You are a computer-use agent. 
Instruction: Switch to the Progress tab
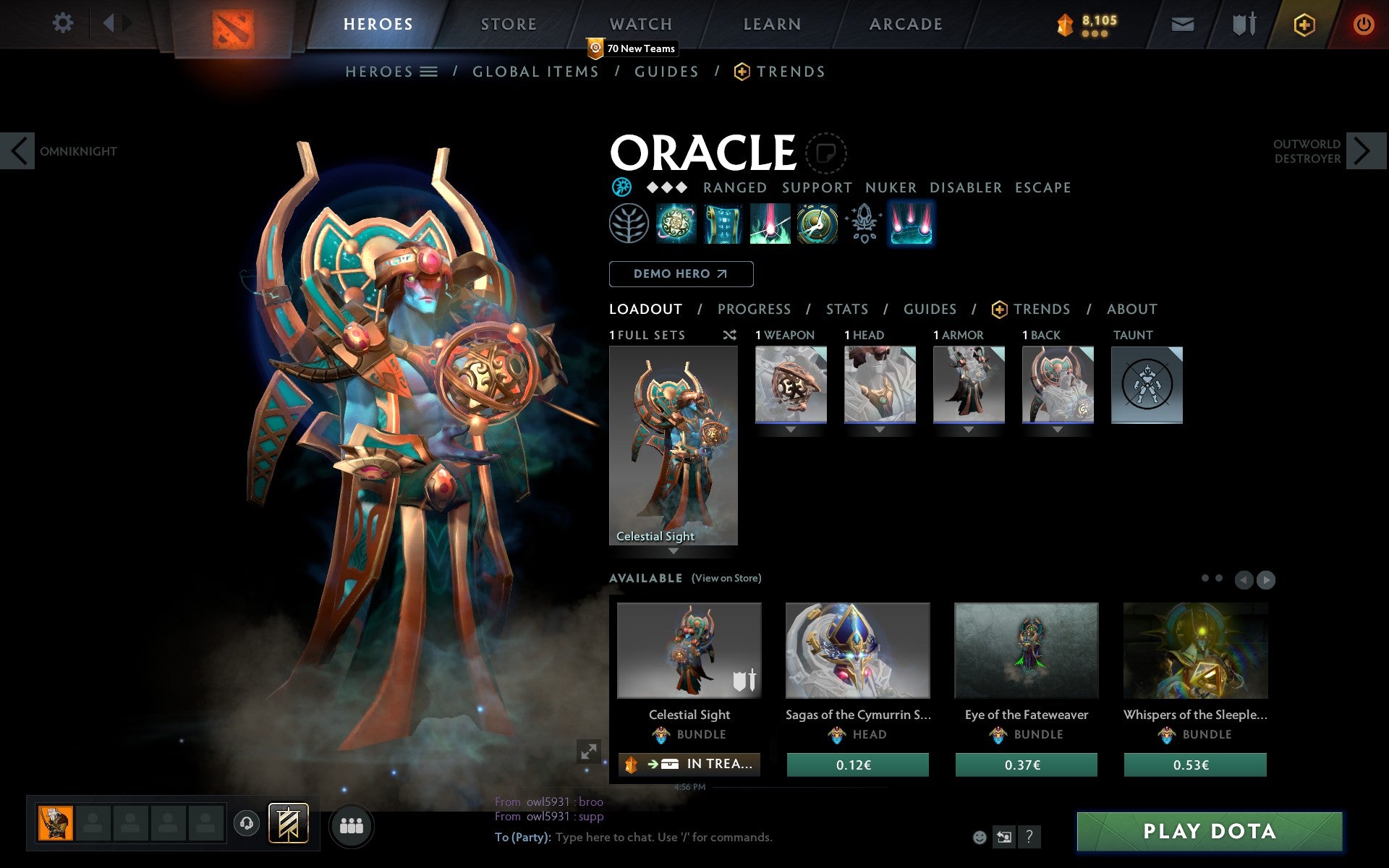click(754, 309)
